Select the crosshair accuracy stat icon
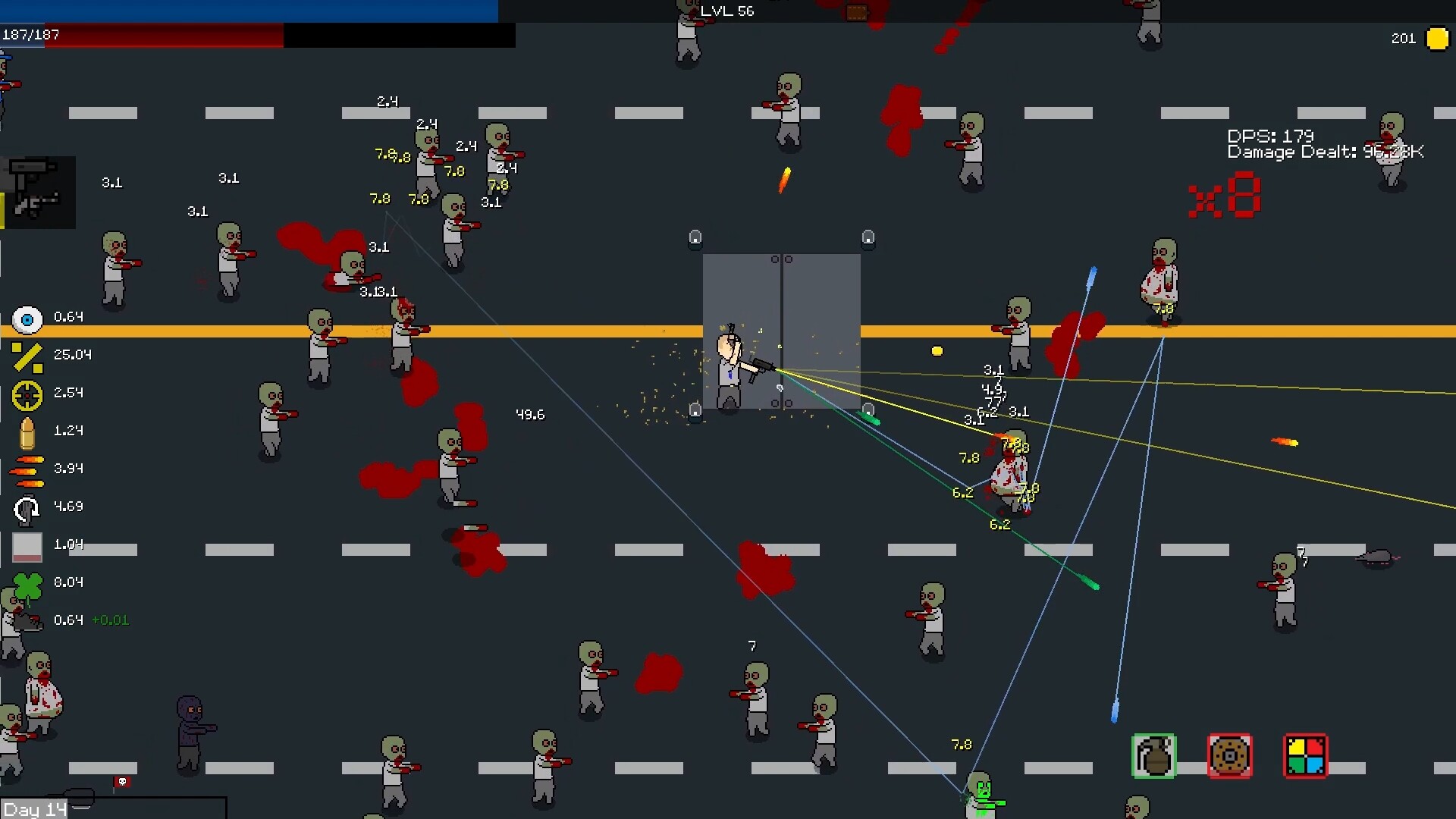 tap(27, 395)
